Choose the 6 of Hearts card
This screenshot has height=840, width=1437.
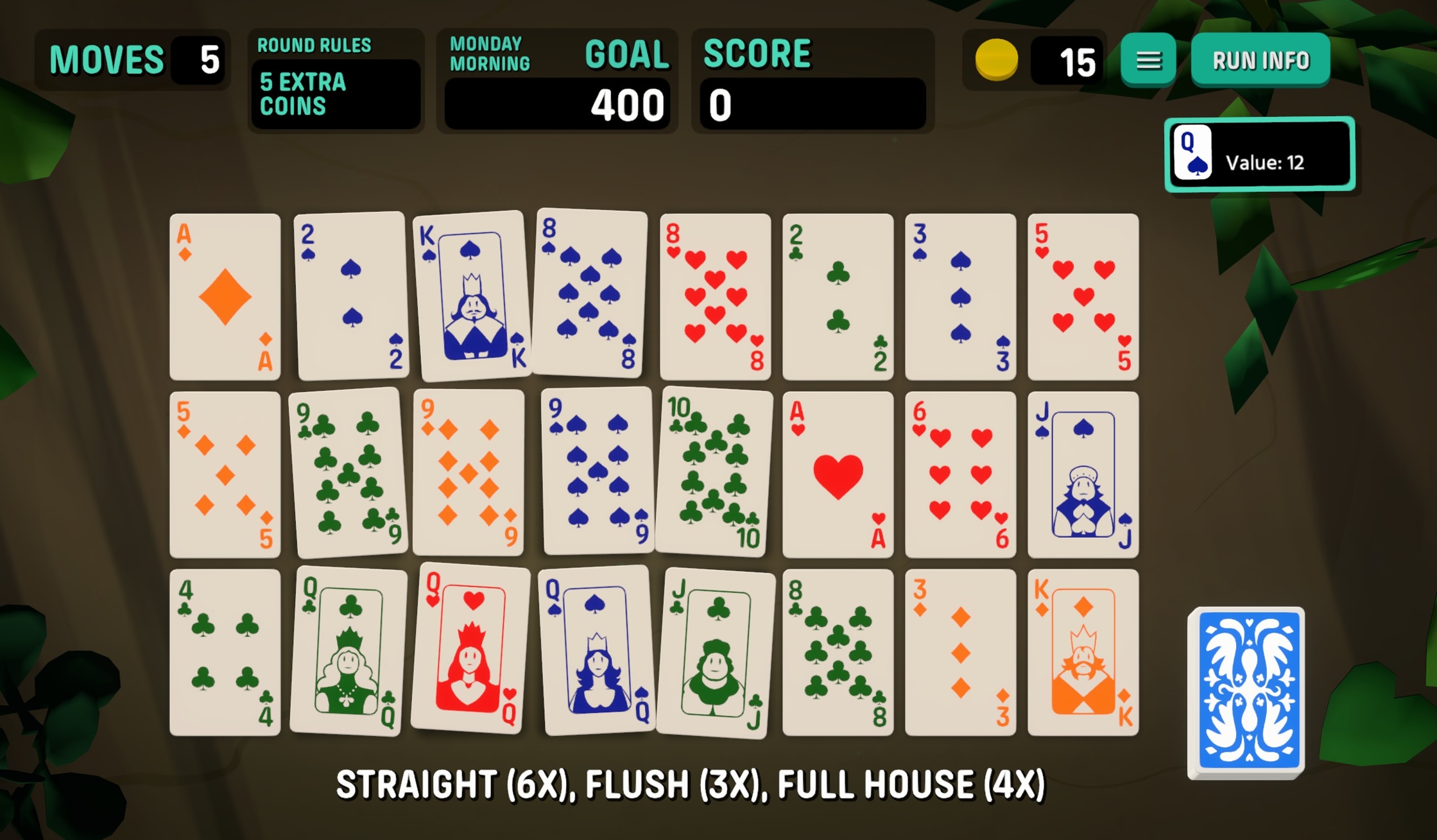pyautogui.click(x=960, y=475)
